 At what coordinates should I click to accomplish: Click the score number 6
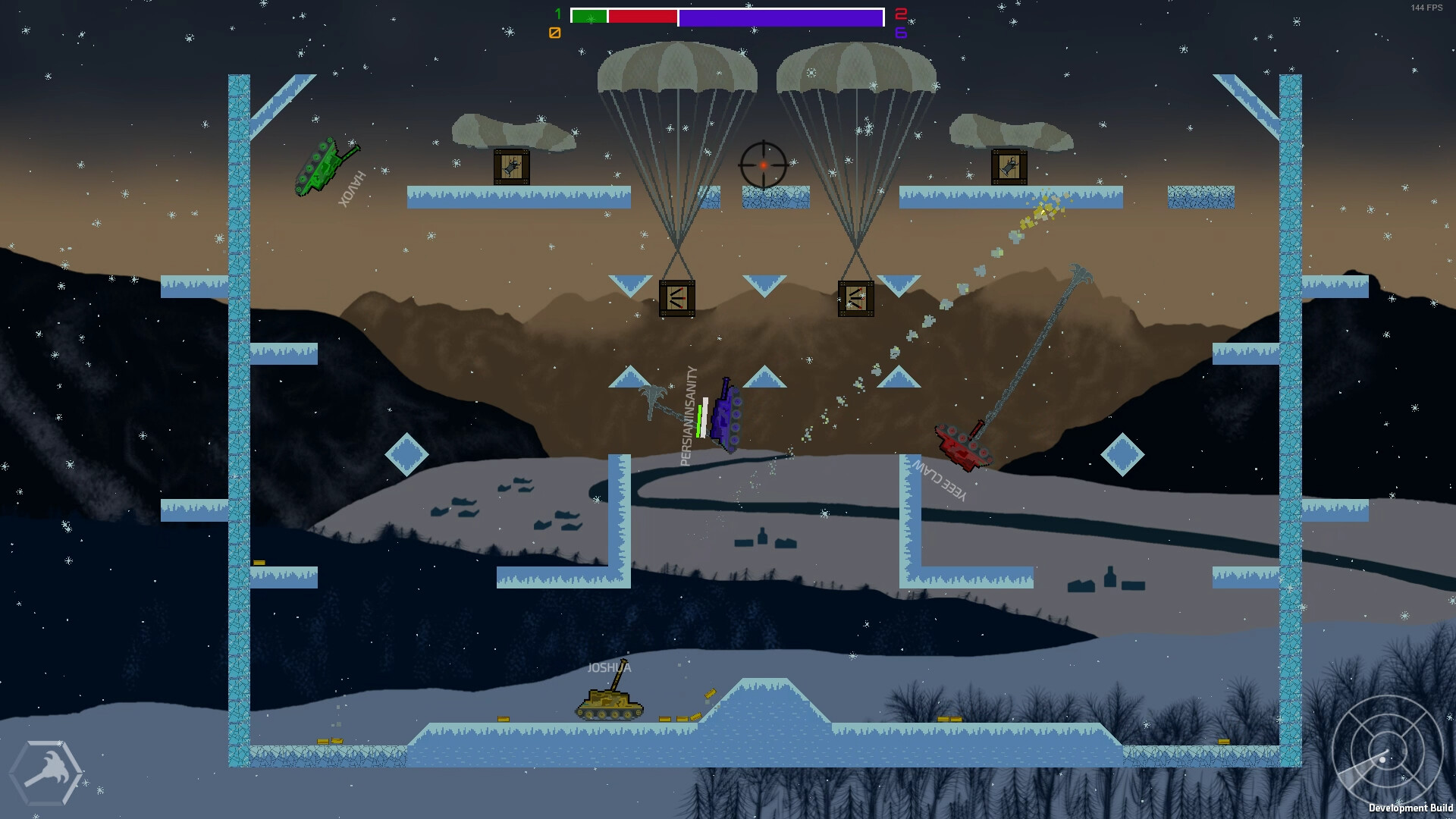[x=899, y=32]
